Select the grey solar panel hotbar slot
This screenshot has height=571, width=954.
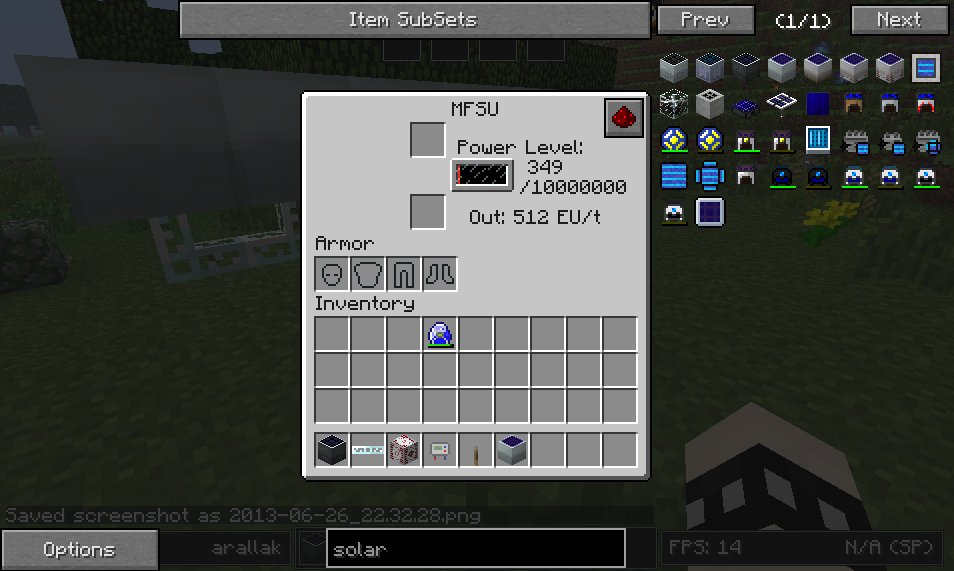512,450
